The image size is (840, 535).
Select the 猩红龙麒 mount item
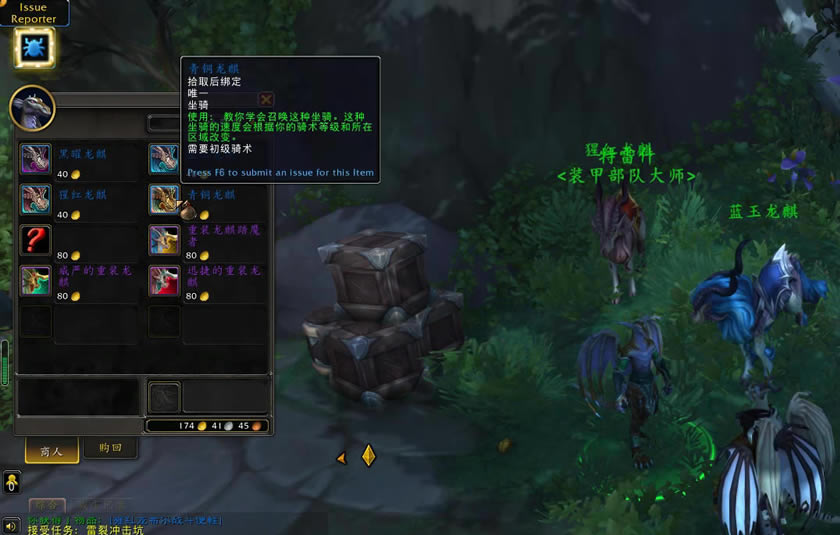tap(35, 200)
